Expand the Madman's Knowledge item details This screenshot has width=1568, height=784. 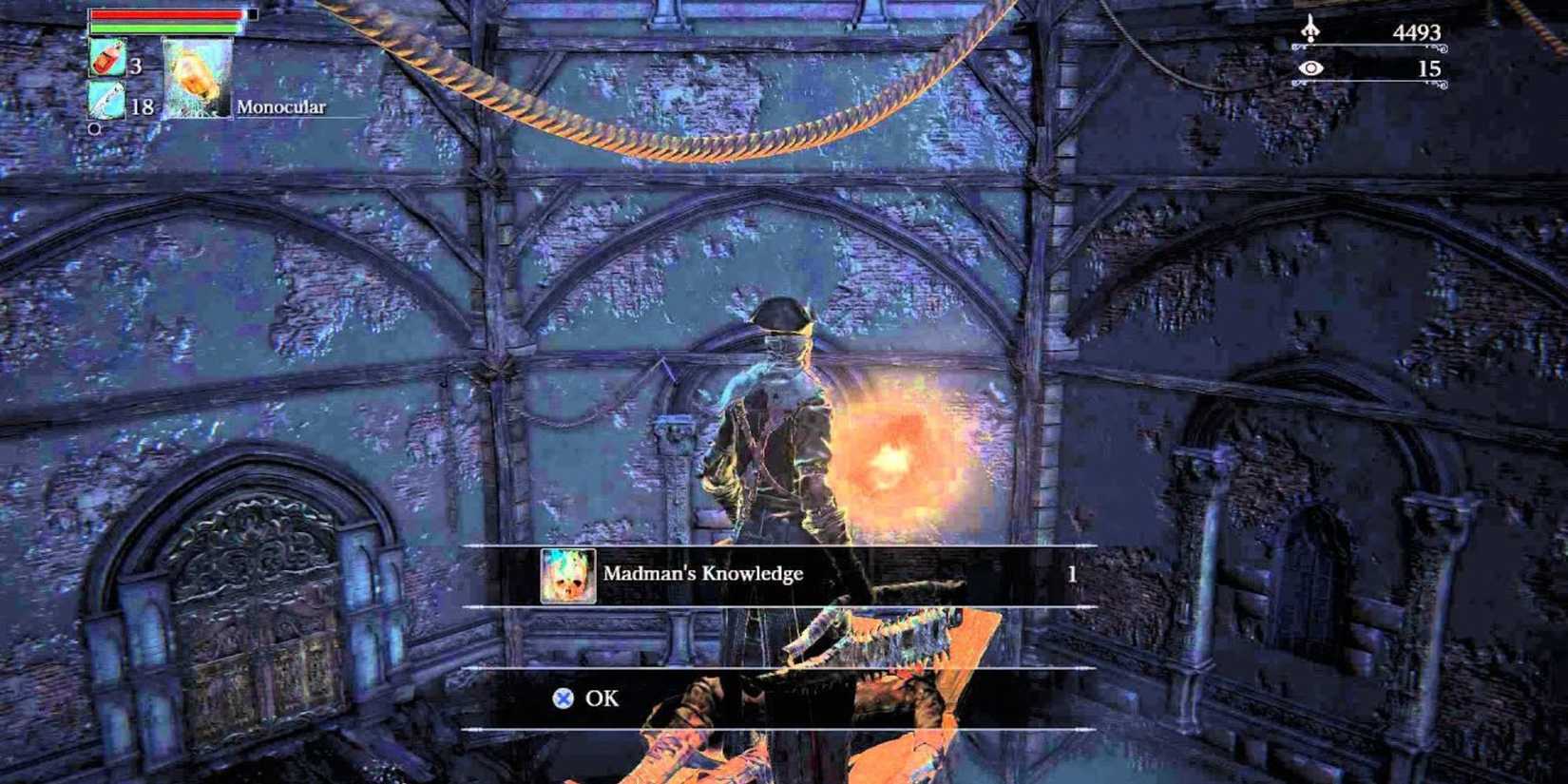click(702, 574)
